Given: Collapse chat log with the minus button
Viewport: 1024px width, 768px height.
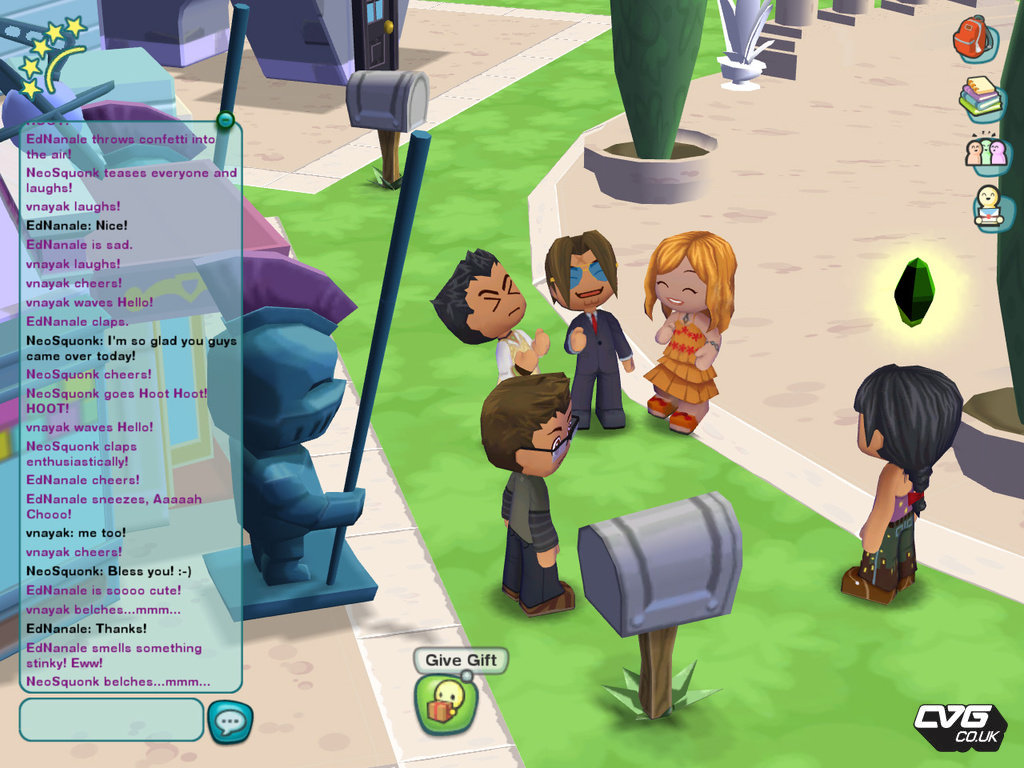Looking at the screenshot, I should pos(225,121).
